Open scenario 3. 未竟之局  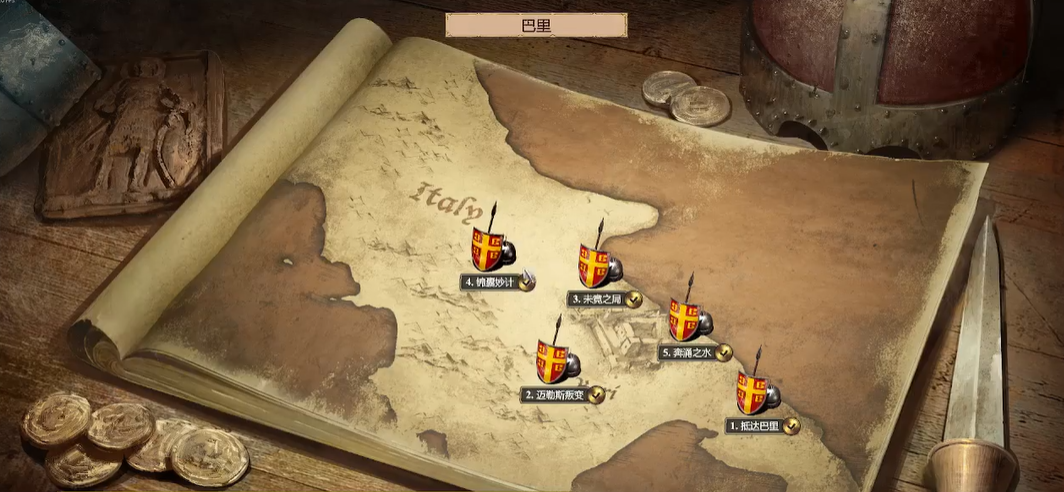(x=596, y=267)
